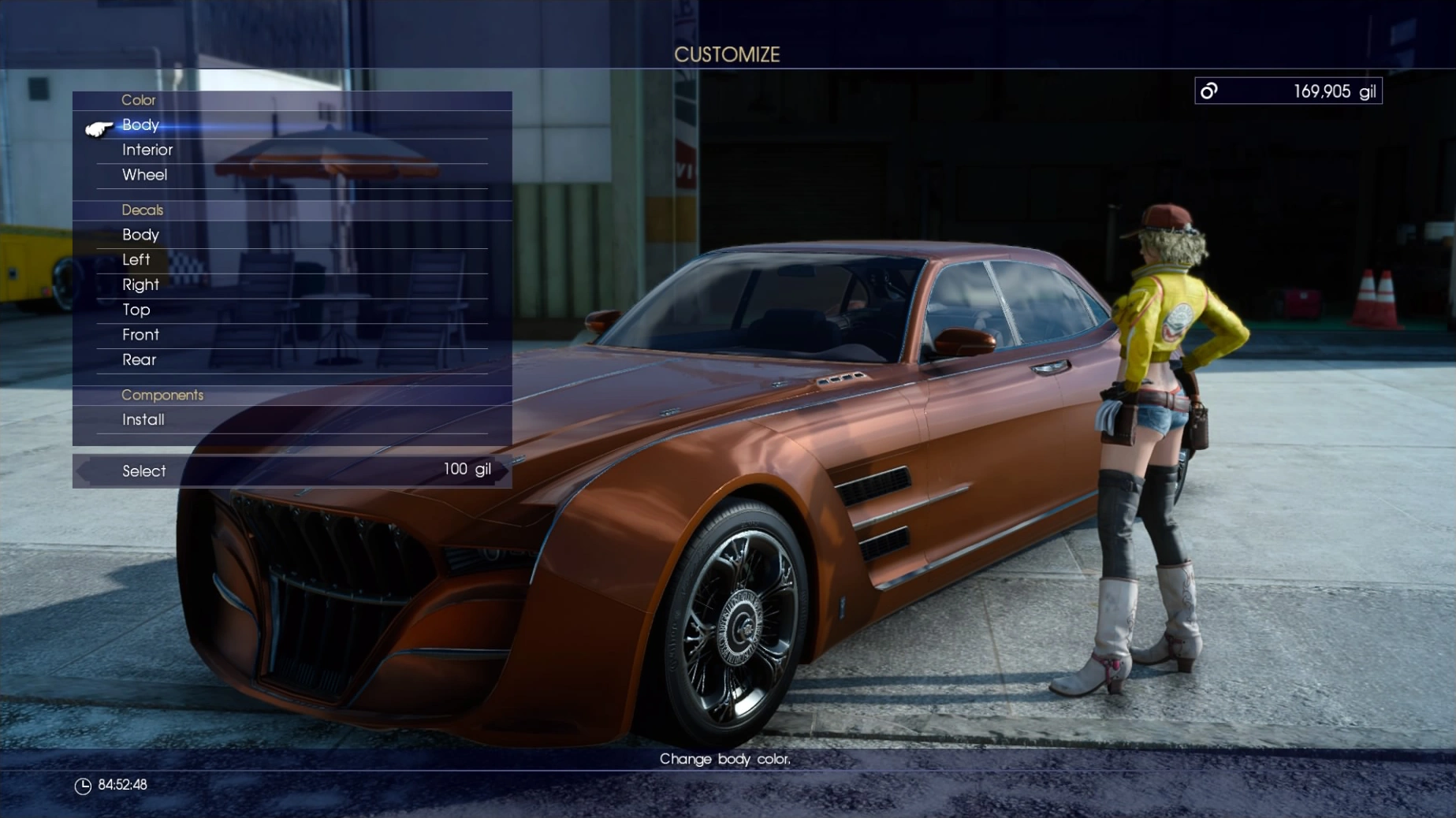Click the clock icon next to the playtime
The height and width of the screenshot is (818, 1456).
click(82, 784)
